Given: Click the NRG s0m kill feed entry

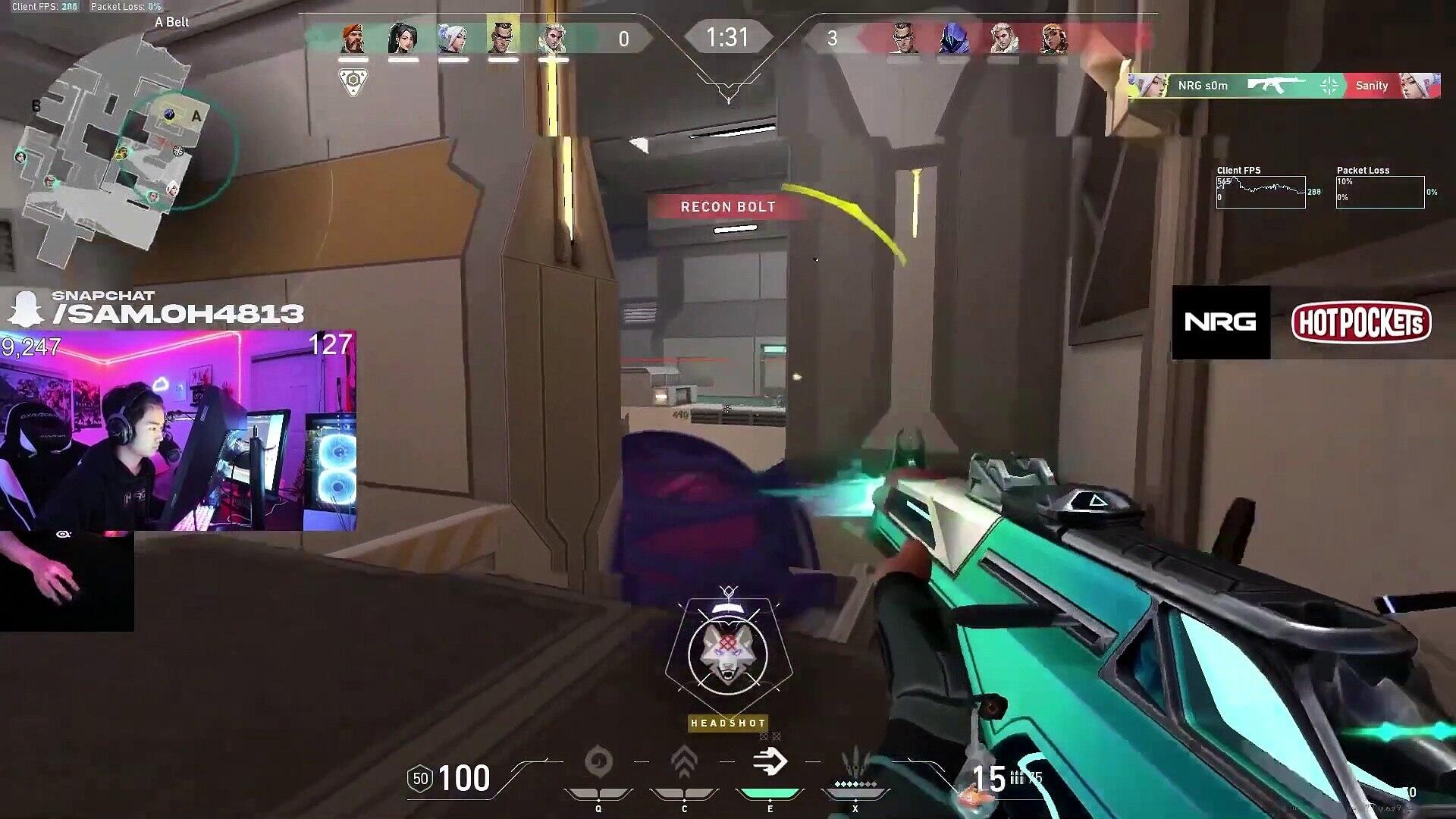Looking at the screenshot, I should point(1283,86).
